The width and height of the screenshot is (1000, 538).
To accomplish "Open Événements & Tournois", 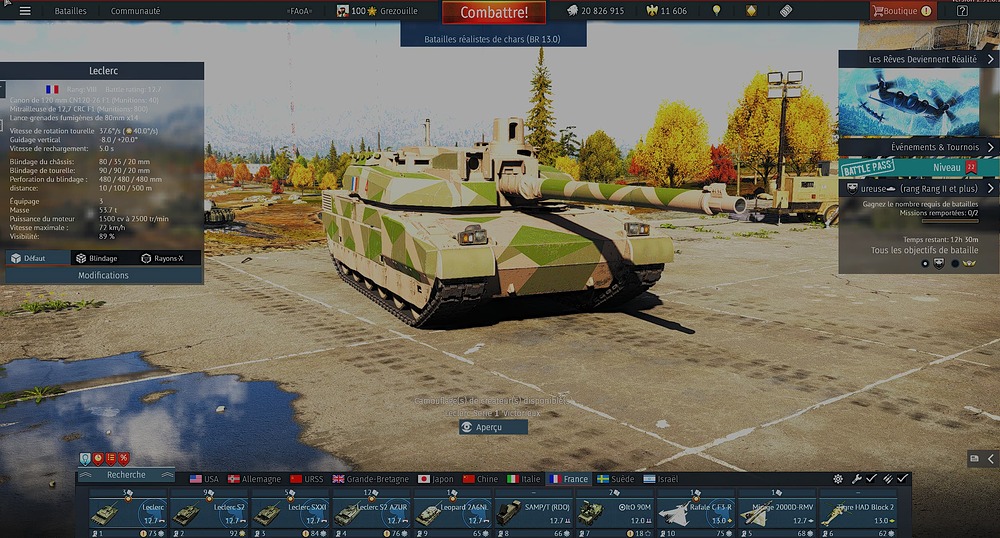I will pyautogui.click(x=918, y=147).
